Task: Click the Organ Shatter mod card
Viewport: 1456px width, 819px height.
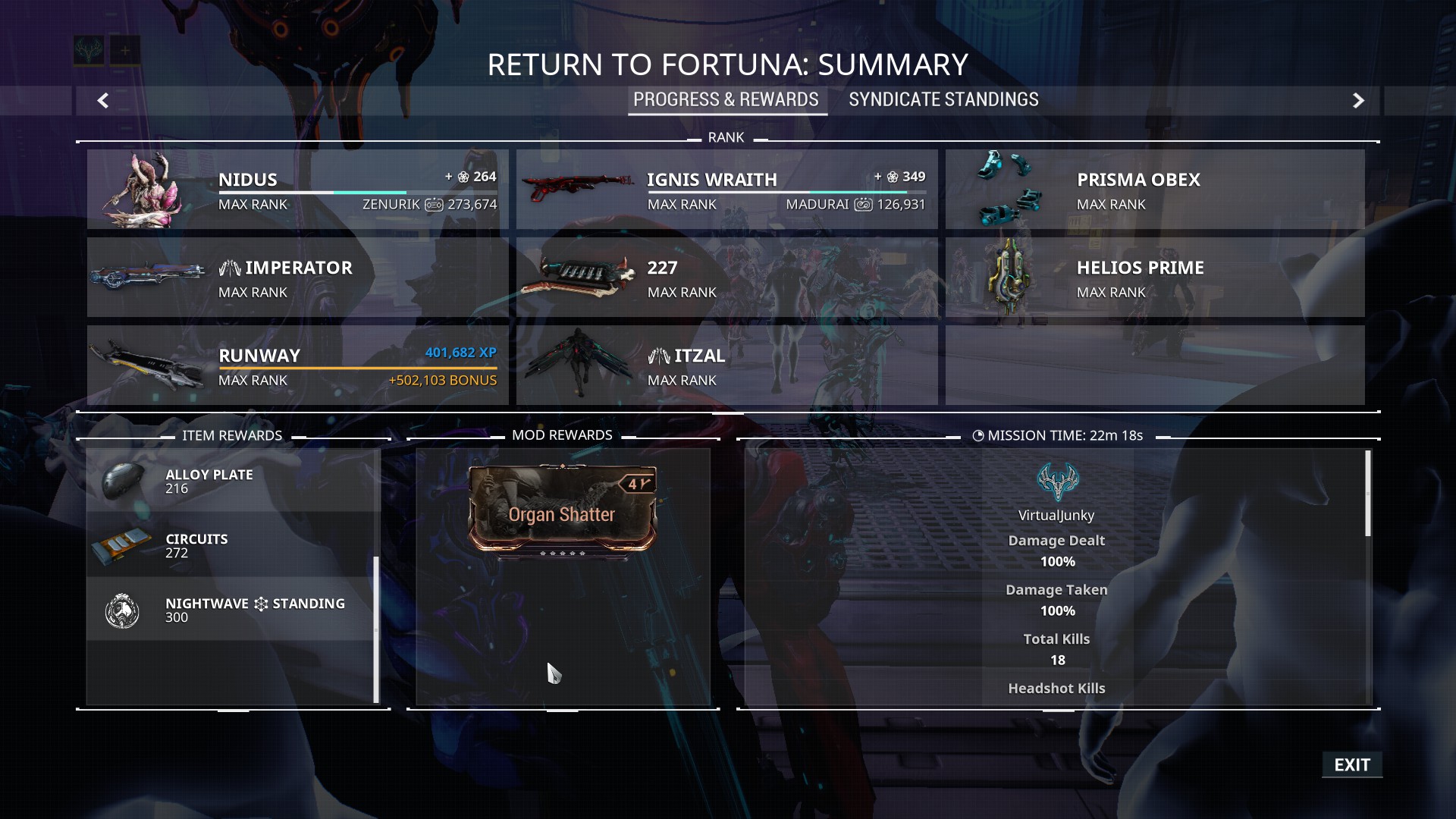Action: [x=562, y=514]
